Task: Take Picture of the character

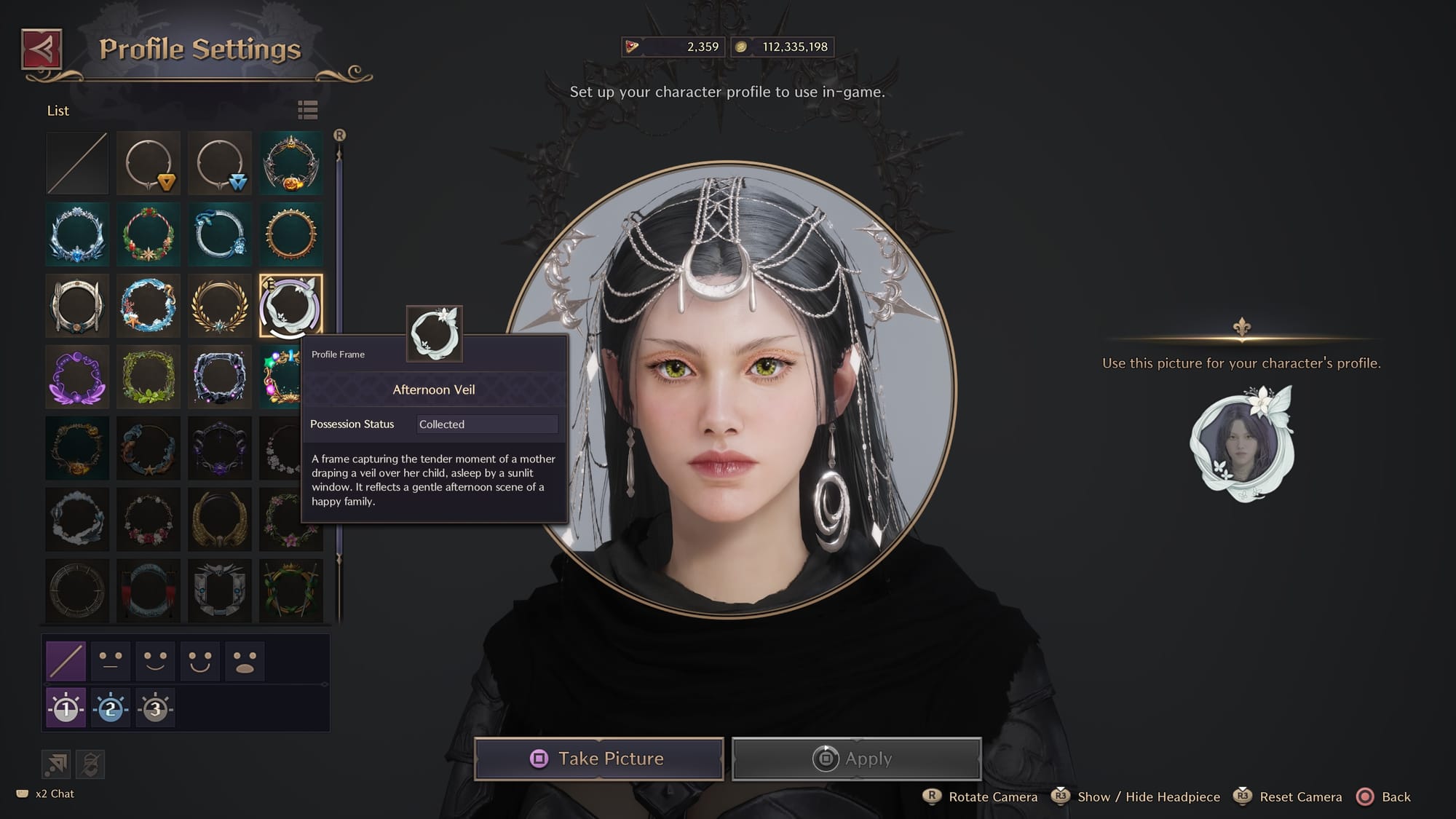Action: click(x=598, y=759)
